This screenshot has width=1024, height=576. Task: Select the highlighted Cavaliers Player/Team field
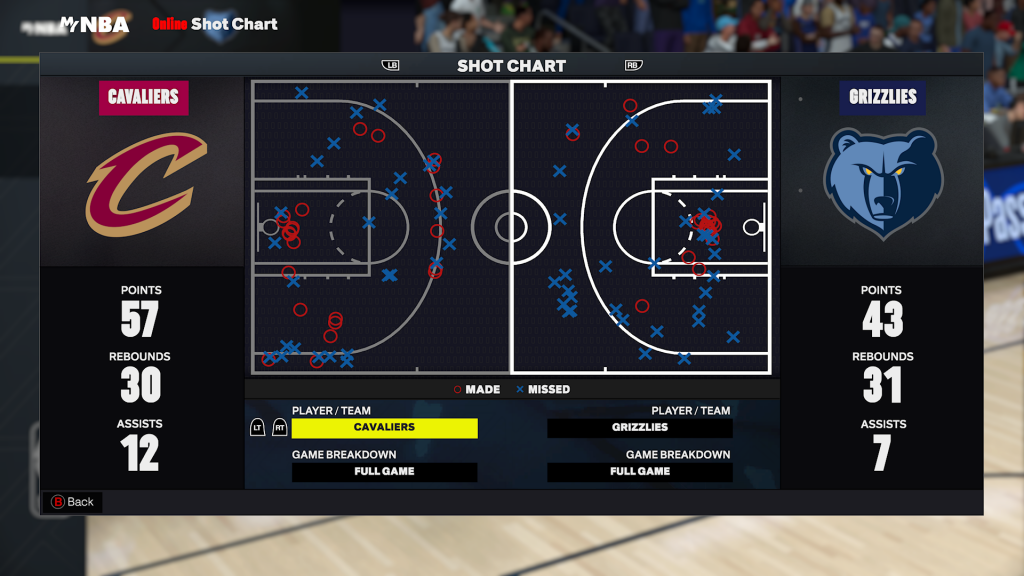click(x=384, y=428)
